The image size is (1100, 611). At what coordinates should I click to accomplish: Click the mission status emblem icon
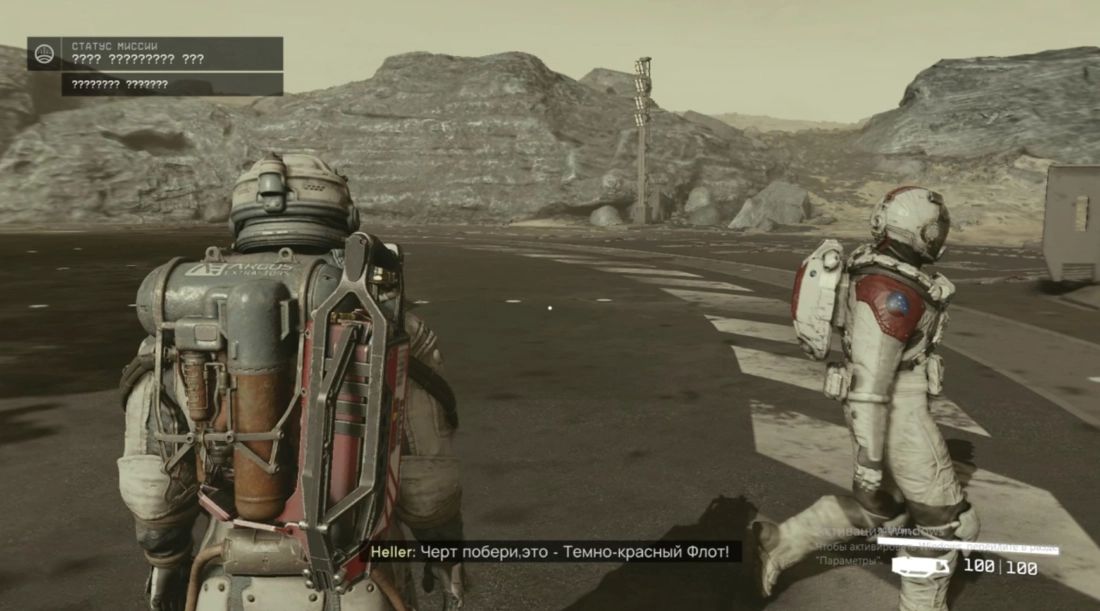[x=44, y=54]
